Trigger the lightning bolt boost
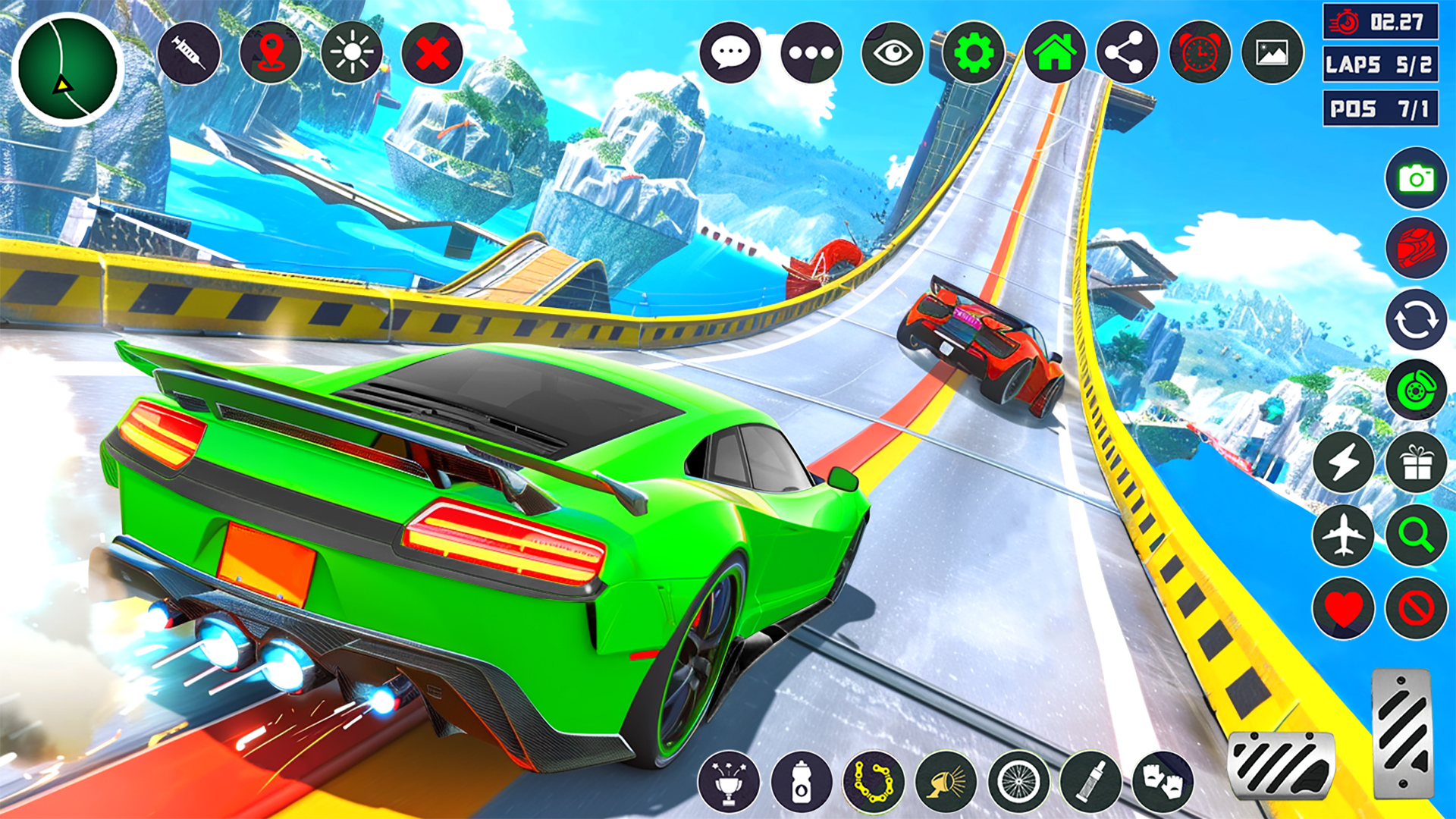 1343,463
